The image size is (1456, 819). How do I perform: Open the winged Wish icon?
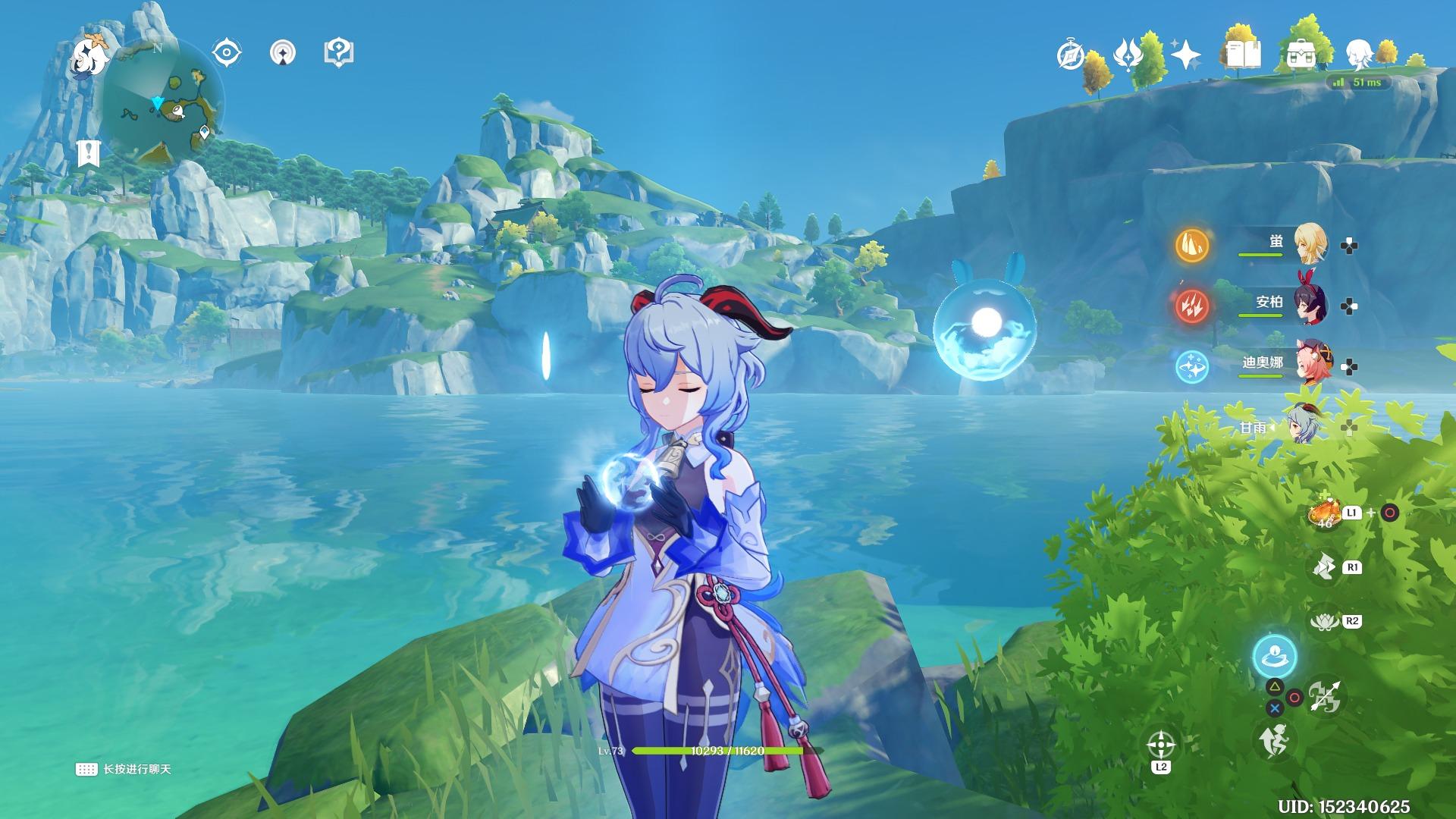tap(1128, 55)
